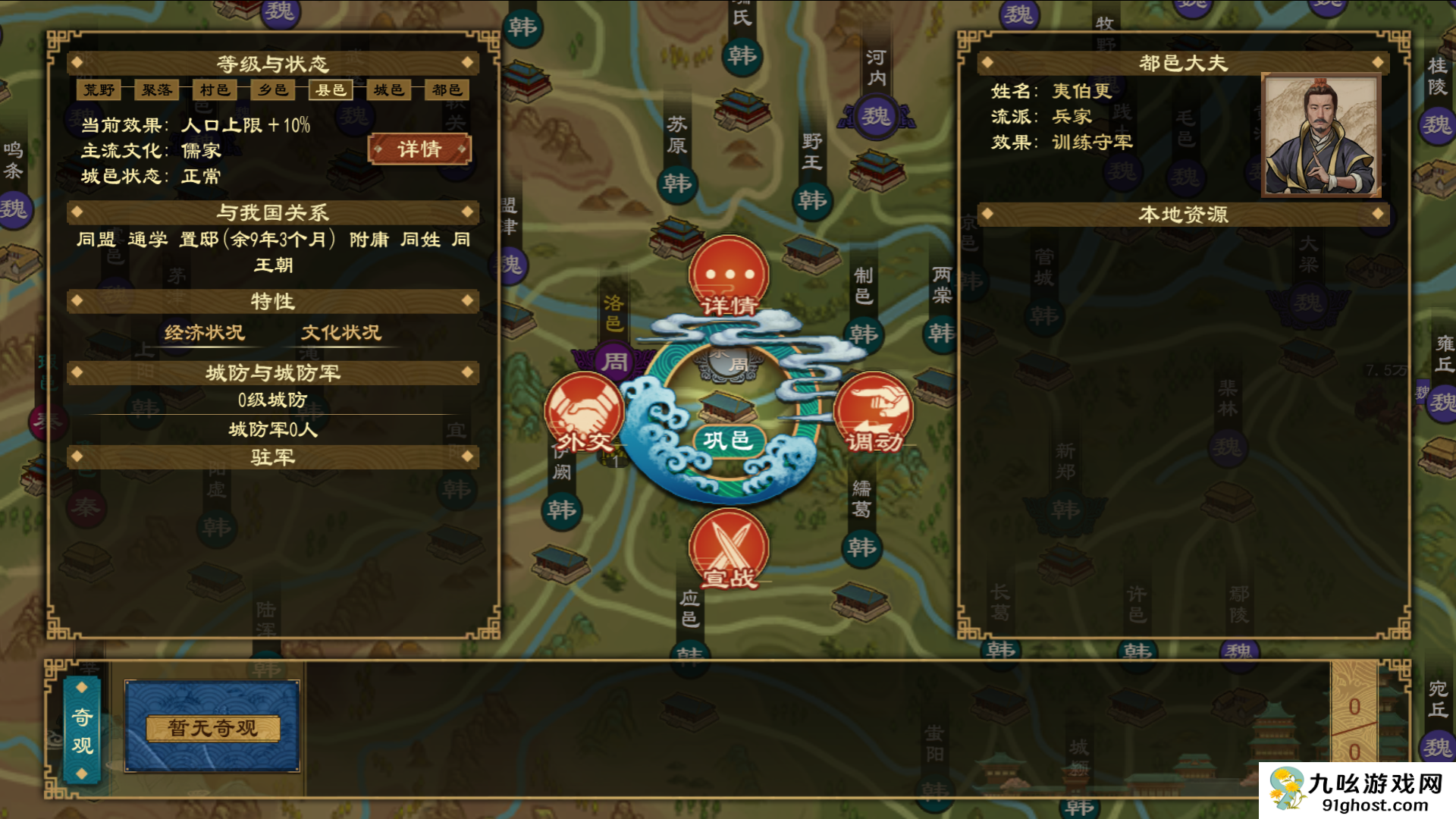View the 经济状况 economy trait
This screenshot has width=1456, height=819.
205,333
